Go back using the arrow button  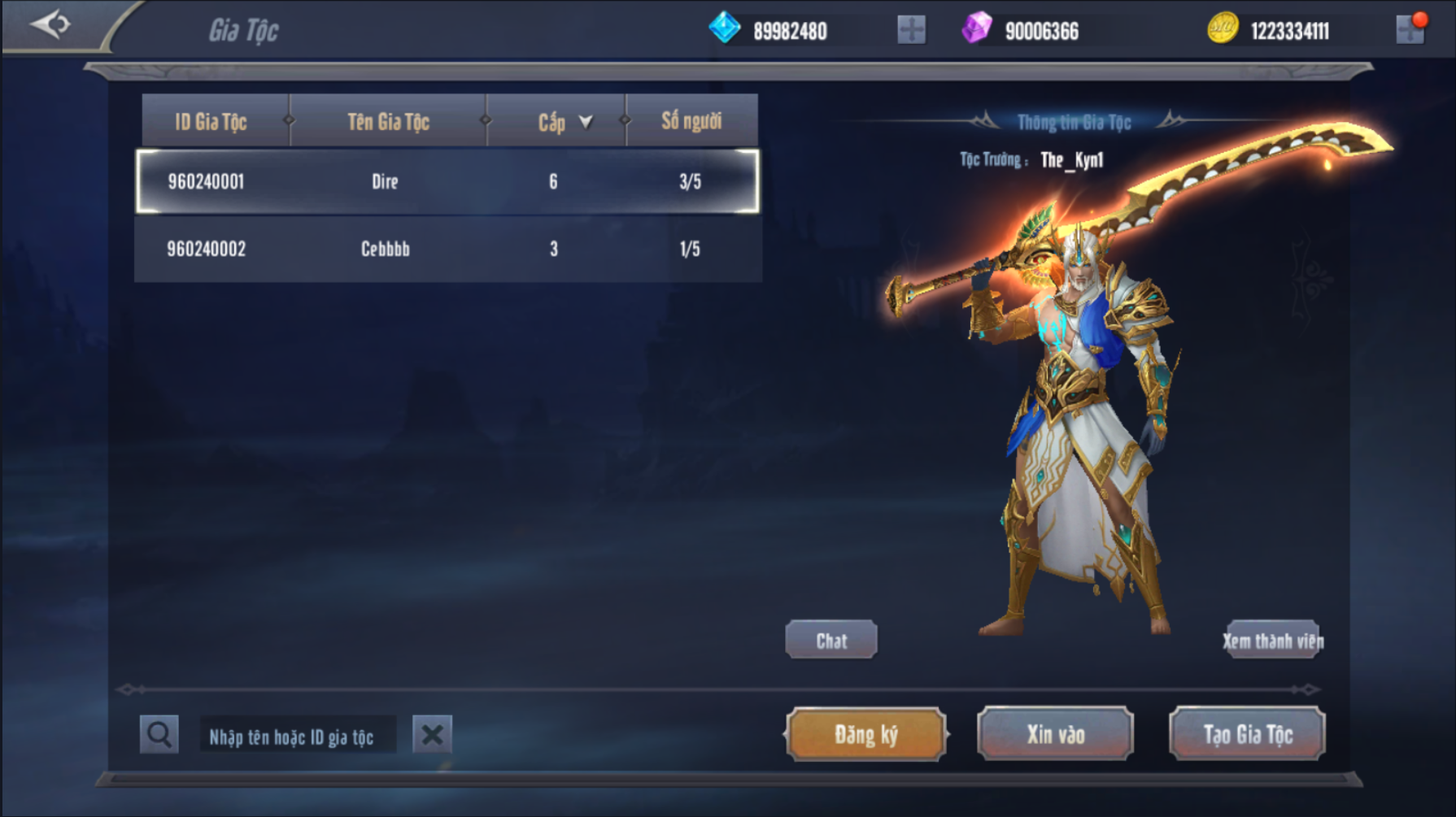(50, 24)
